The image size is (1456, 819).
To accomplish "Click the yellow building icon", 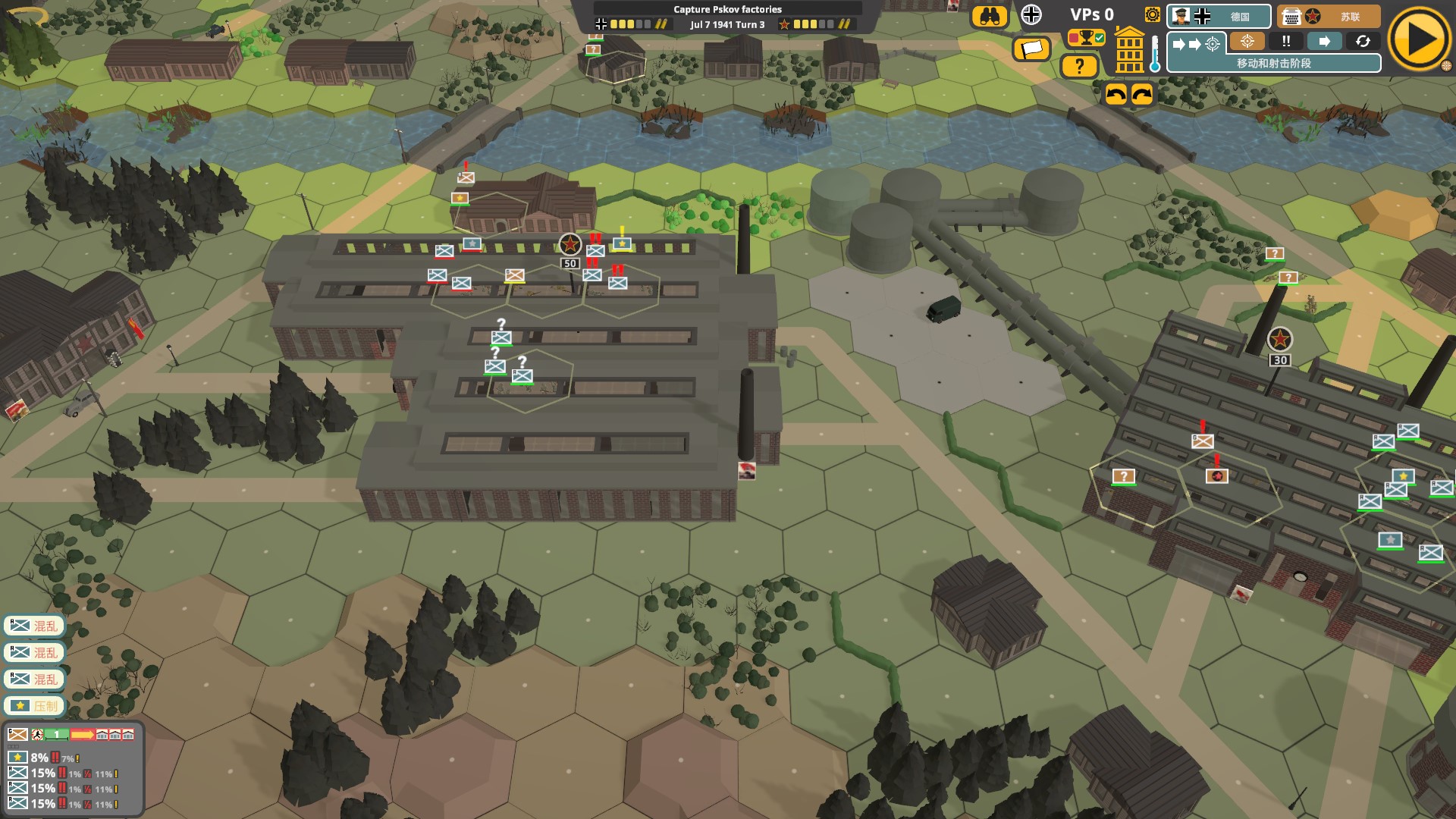I will pos(1129,50).
